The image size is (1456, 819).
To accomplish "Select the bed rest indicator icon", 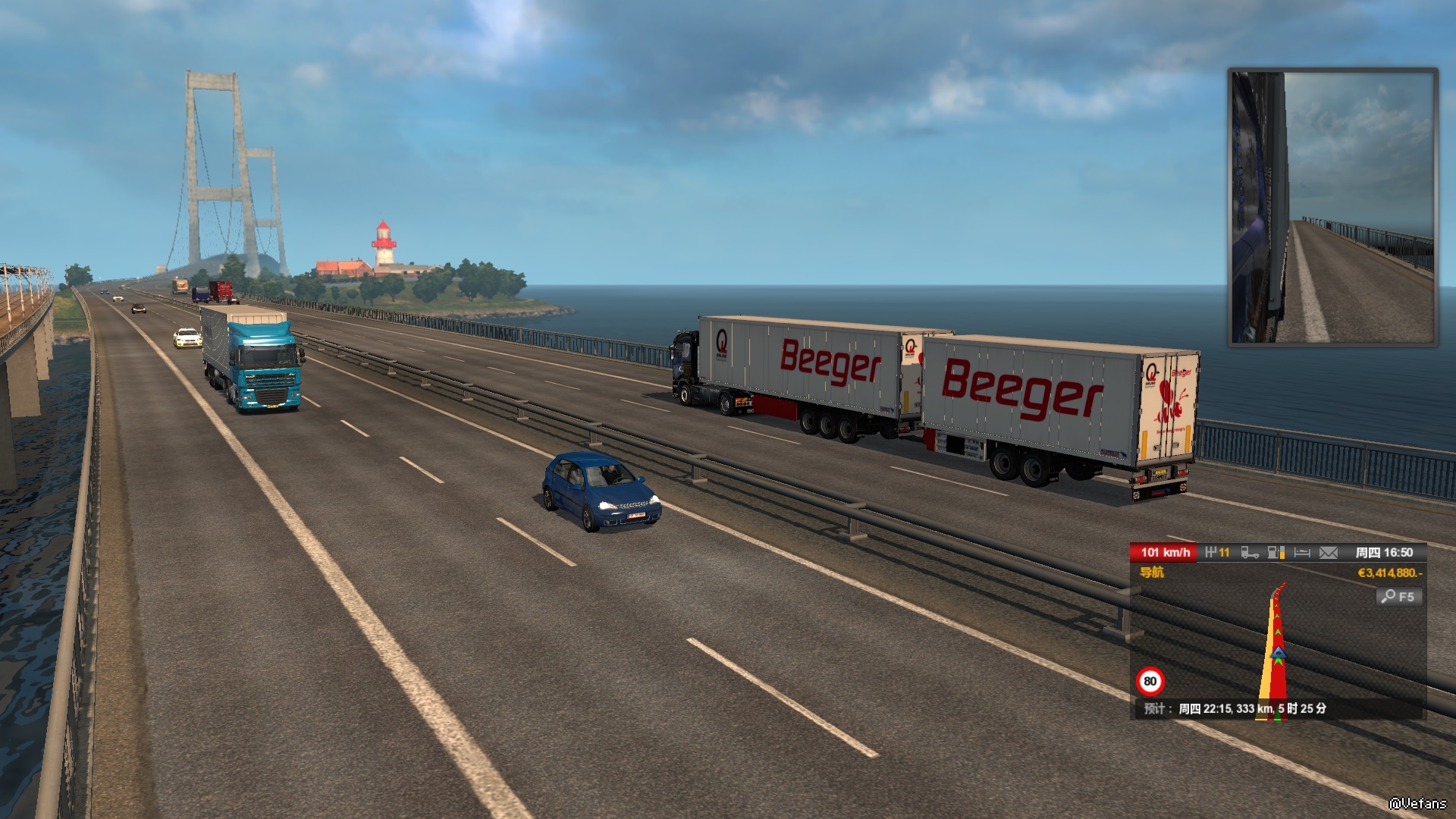I will pyautogui.click(x=1302, y=553).
